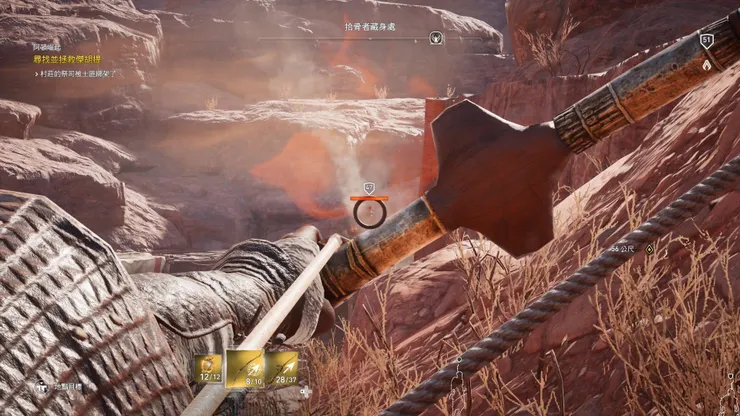Viewport: 740px width, 416px height.
Task: Select the bow slot with 28/37 arrows
Action: (283, 367)
